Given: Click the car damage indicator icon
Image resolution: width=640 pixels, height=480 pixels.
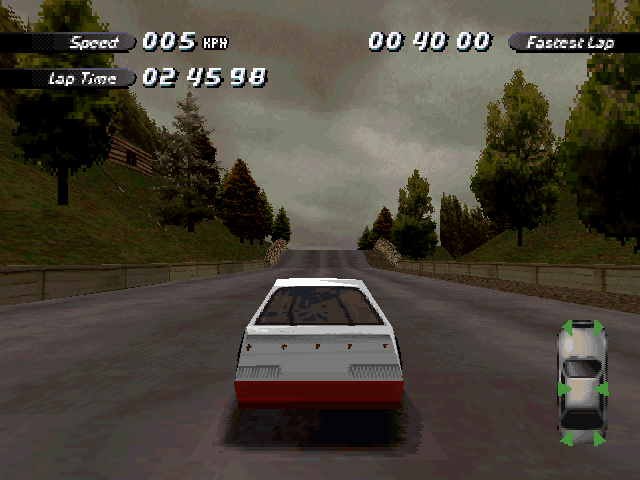Looking at the screenshot, I should (x=582, y=383).
